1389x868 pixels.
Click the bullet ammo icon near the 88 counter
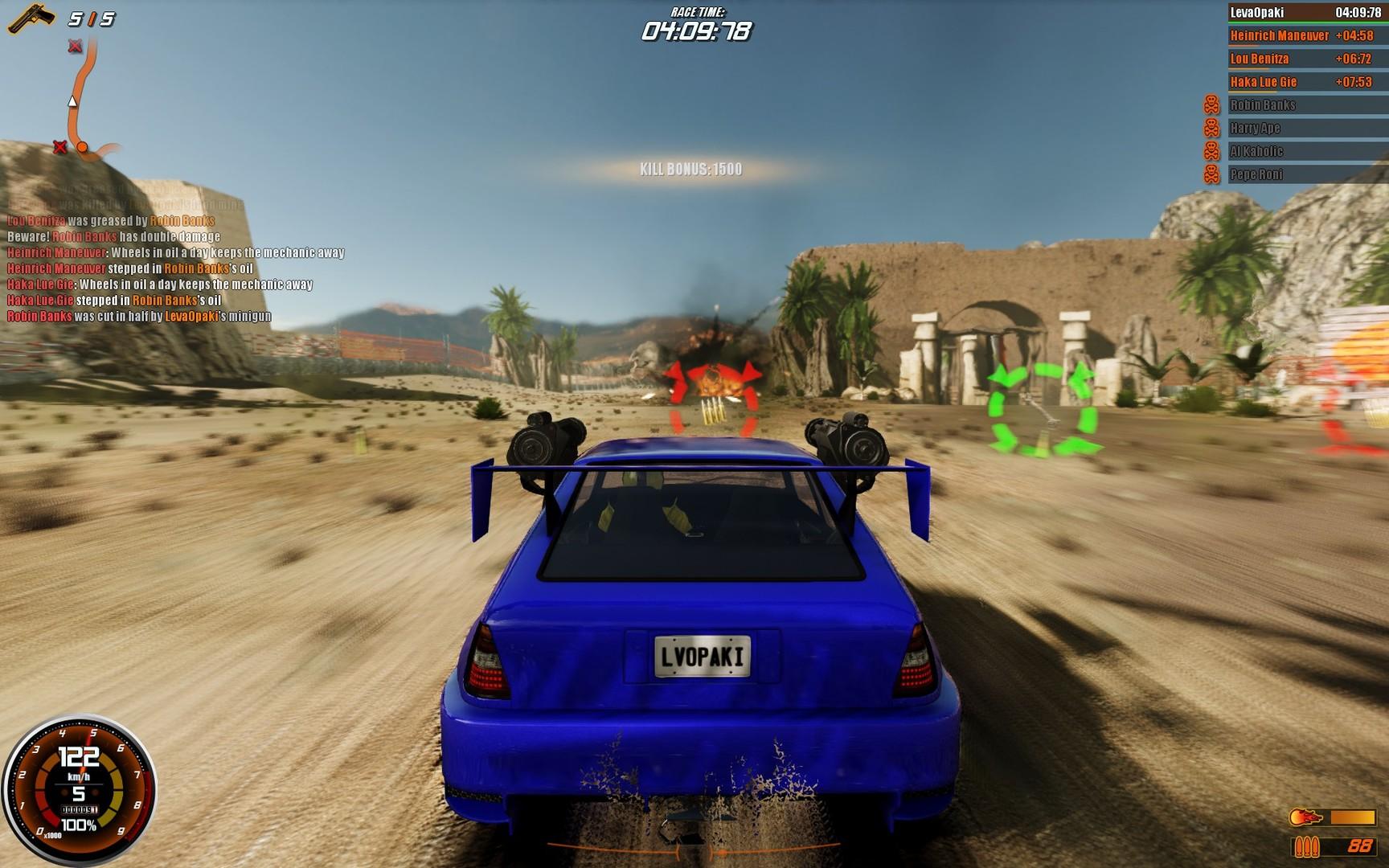[x=1306, y=848]
